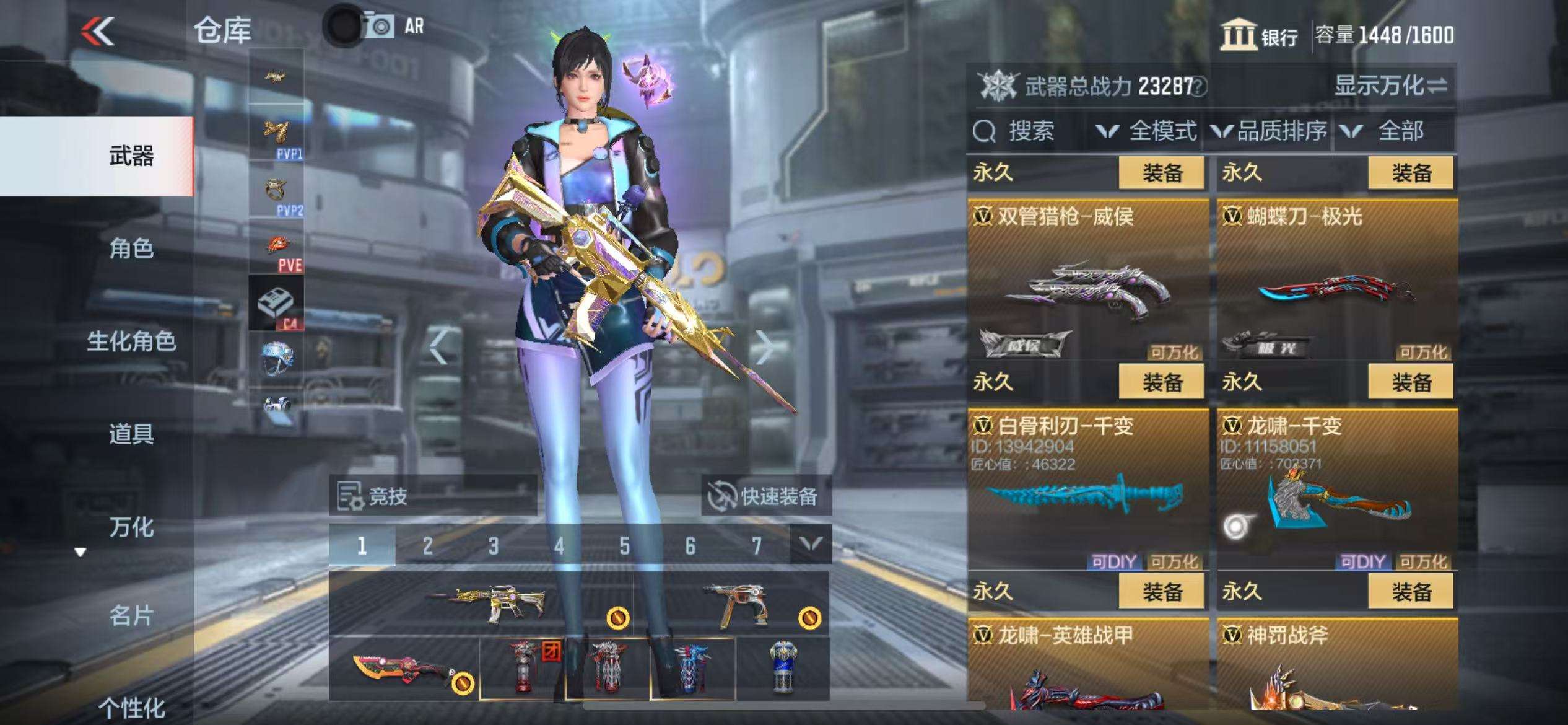Screen dimensions: 1568x725
Task: Select the 武器 category tab
Action: click(131, 156)
